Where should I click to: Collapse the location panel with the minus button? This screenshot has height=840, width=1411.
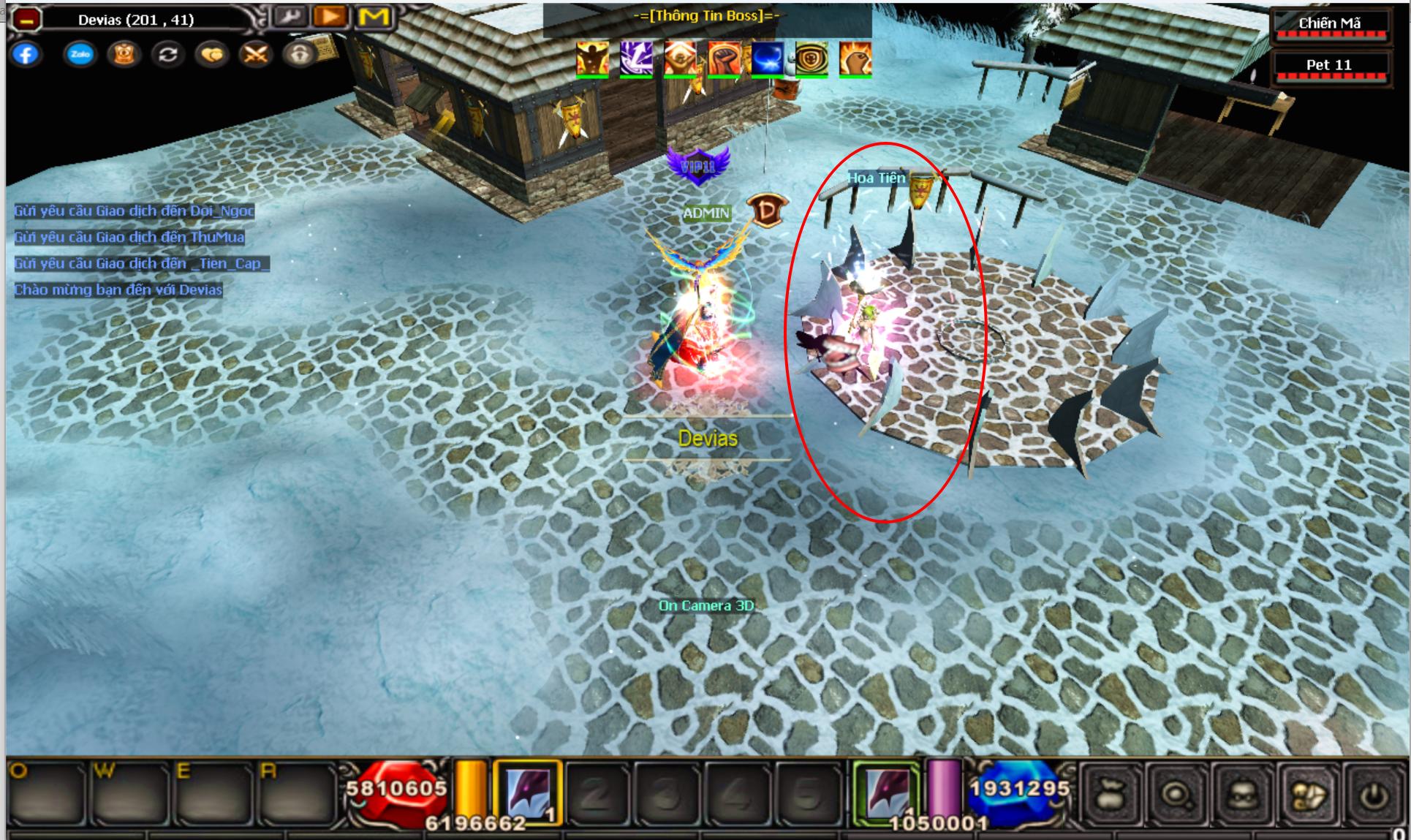pos(26,20)
